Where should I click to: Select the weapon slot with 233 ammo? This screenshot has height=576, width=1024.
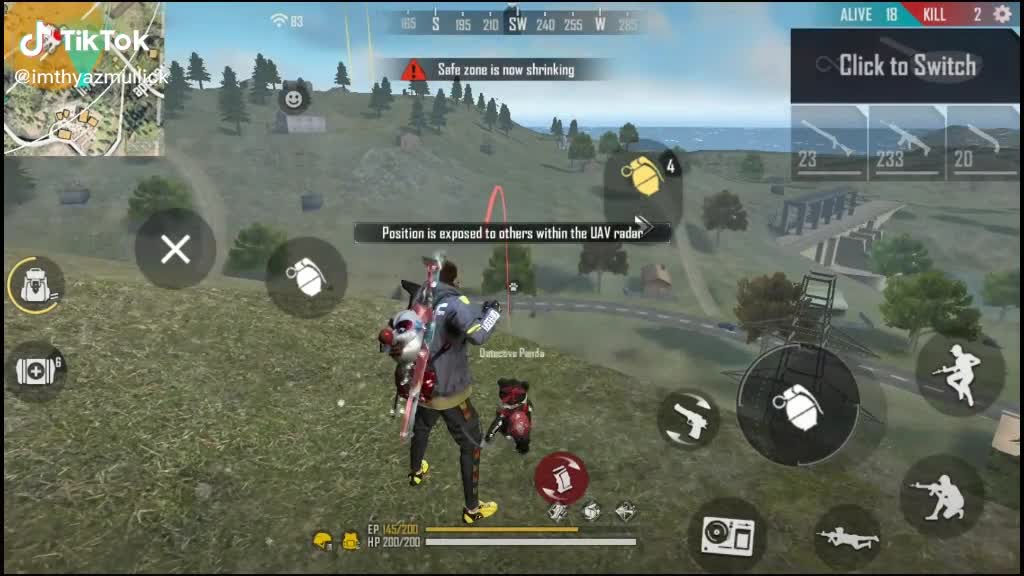pos(906,143)
